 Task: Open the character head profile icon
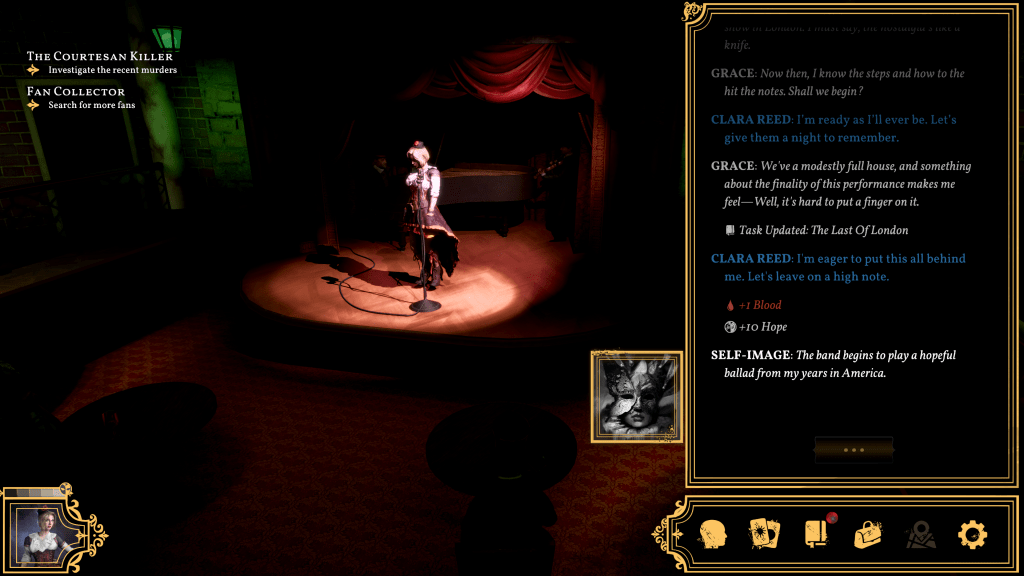(x=712, y=534)
